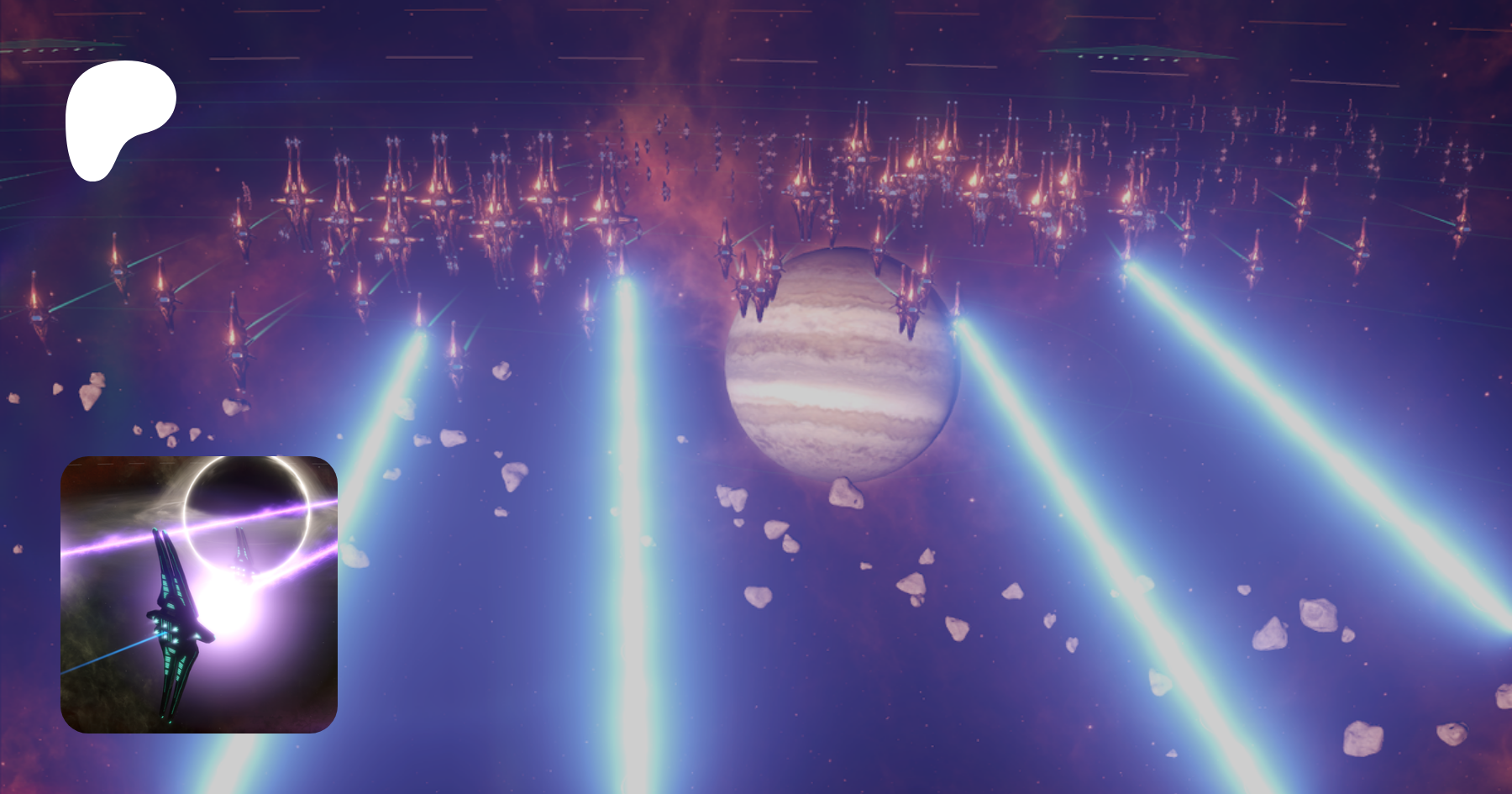1512x794 pixels.
Task: Open the spaceship creator avatar thumbnail
Action: [x=199, y=594]
